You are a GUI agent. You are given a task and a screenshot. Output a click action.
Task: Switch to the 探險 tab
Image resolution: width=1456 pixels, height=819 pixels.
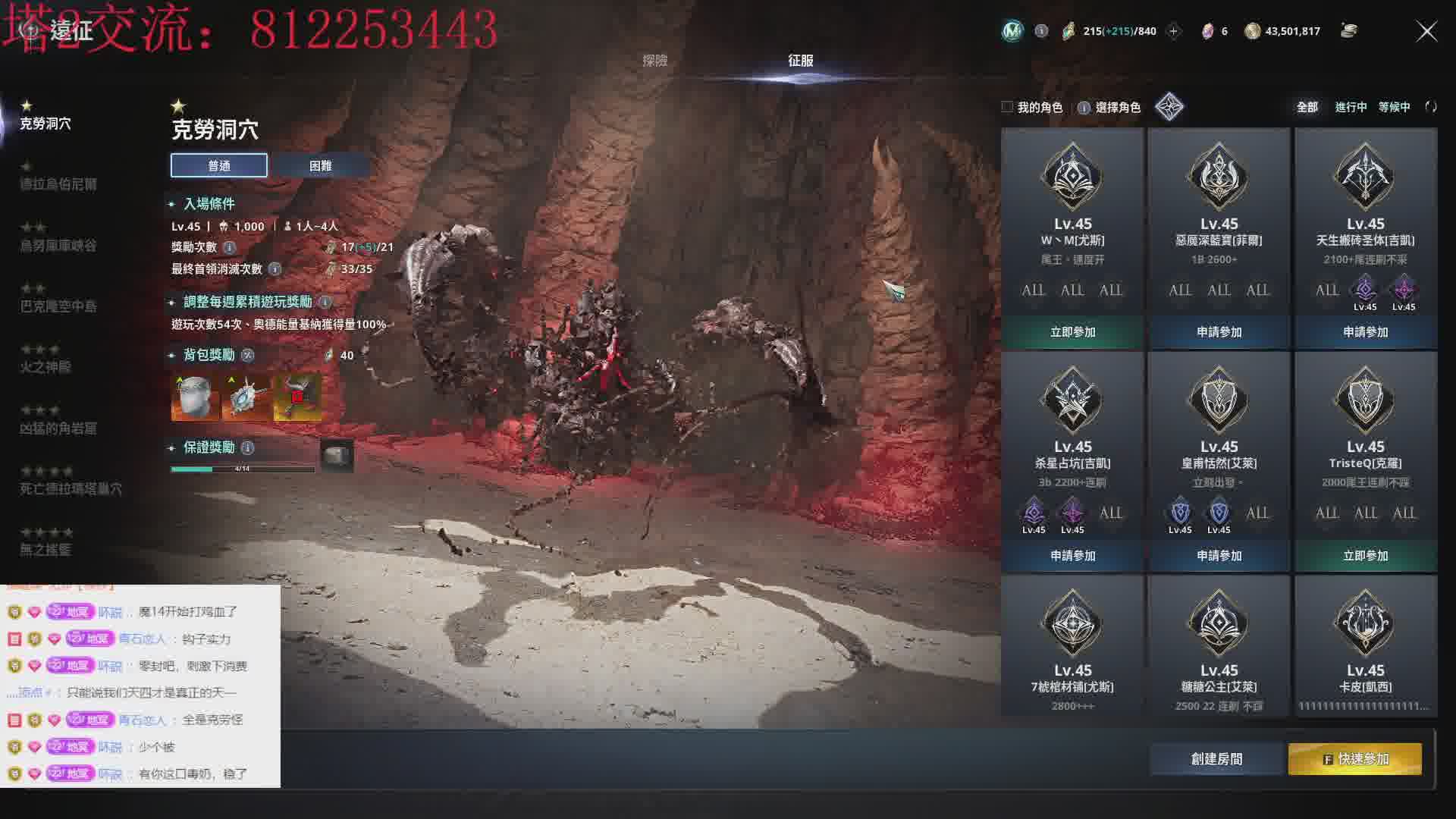(x=654, y=61)
